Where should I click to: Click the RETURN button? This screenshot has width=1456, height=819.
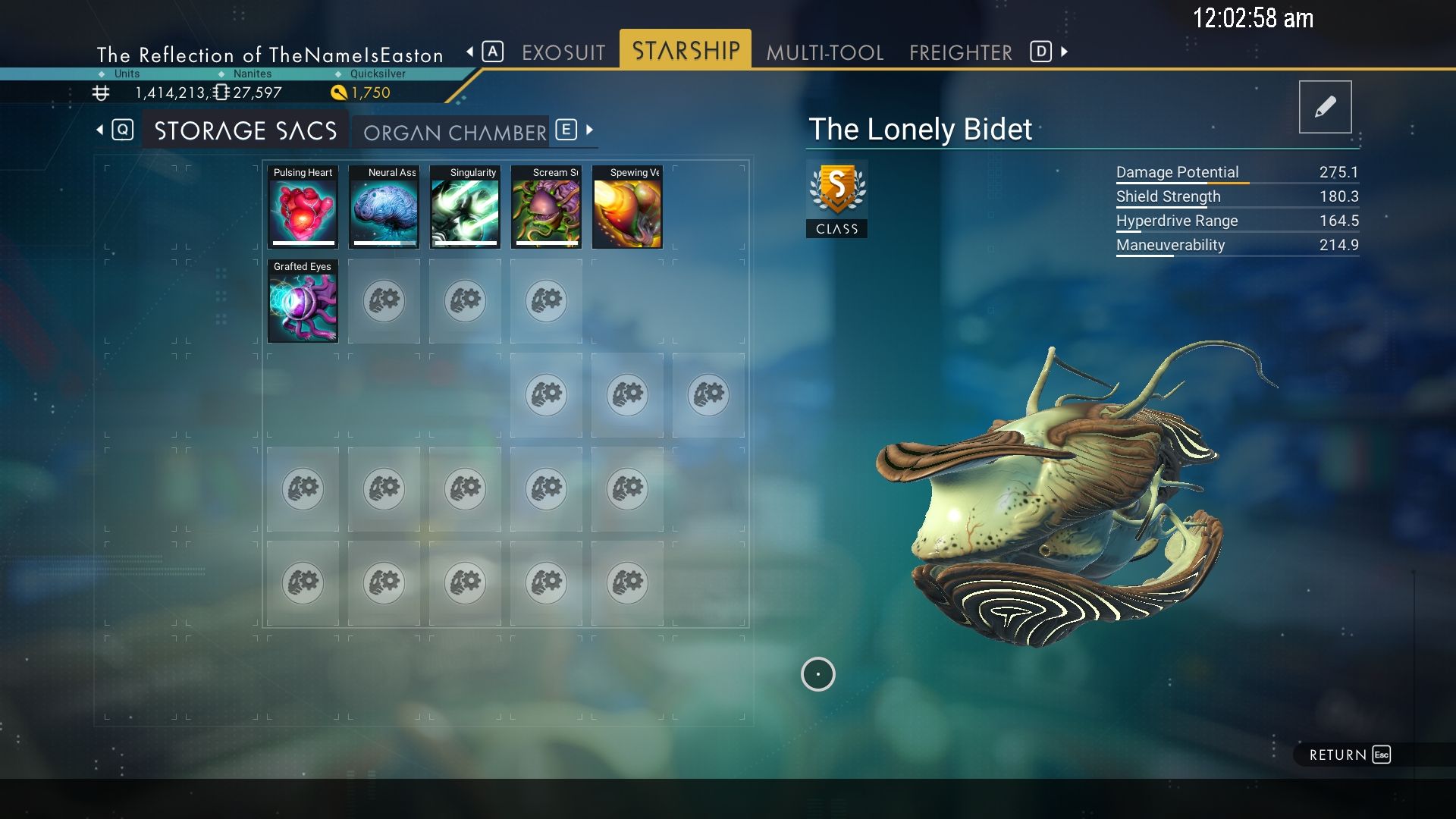tap(1338, 755)
